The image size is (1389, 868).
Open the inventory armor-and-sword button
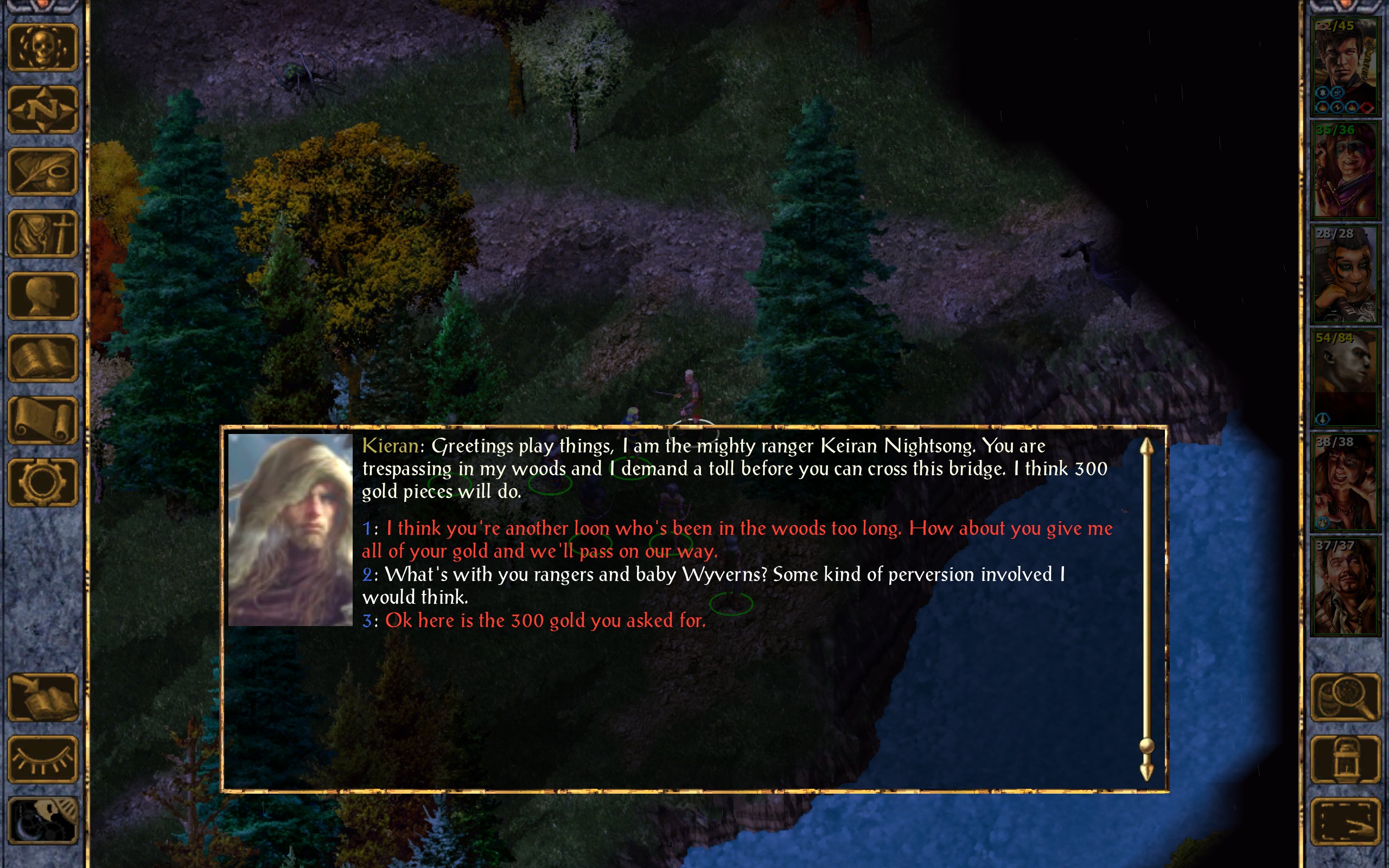pos(42,234)
